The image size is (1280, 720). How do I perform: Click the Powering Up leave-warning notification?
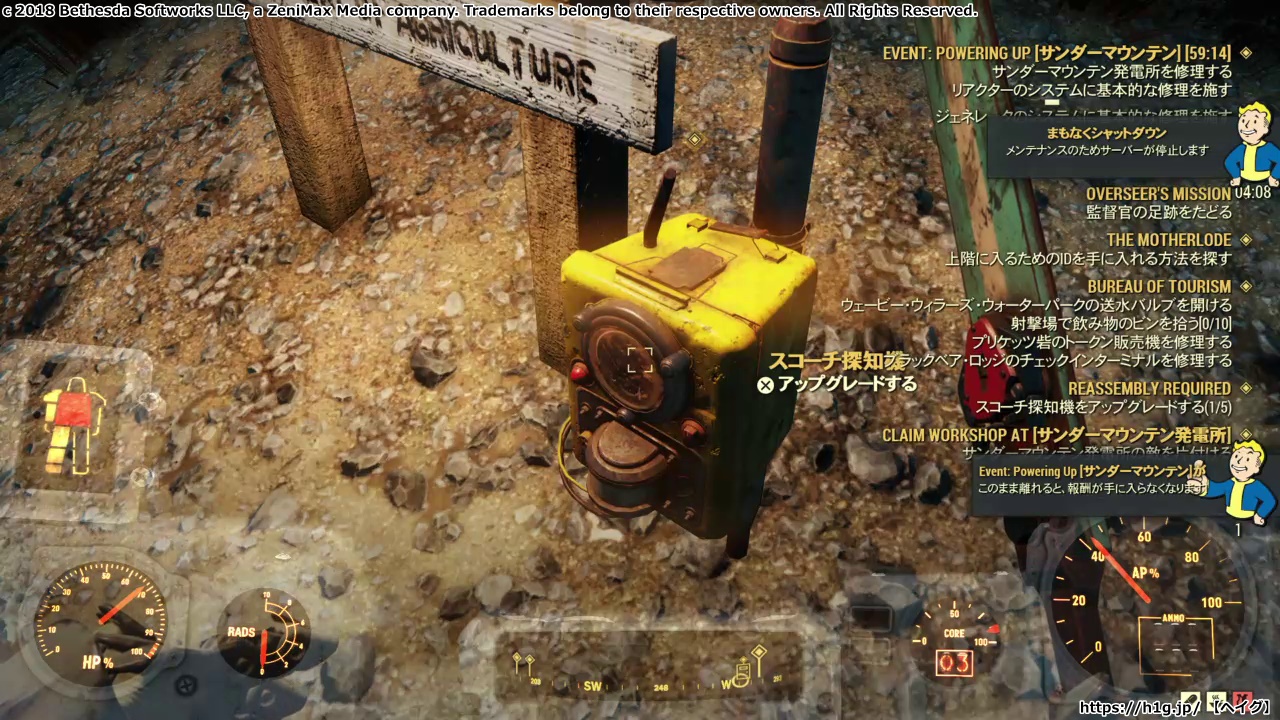click(x=1092, y=480)
